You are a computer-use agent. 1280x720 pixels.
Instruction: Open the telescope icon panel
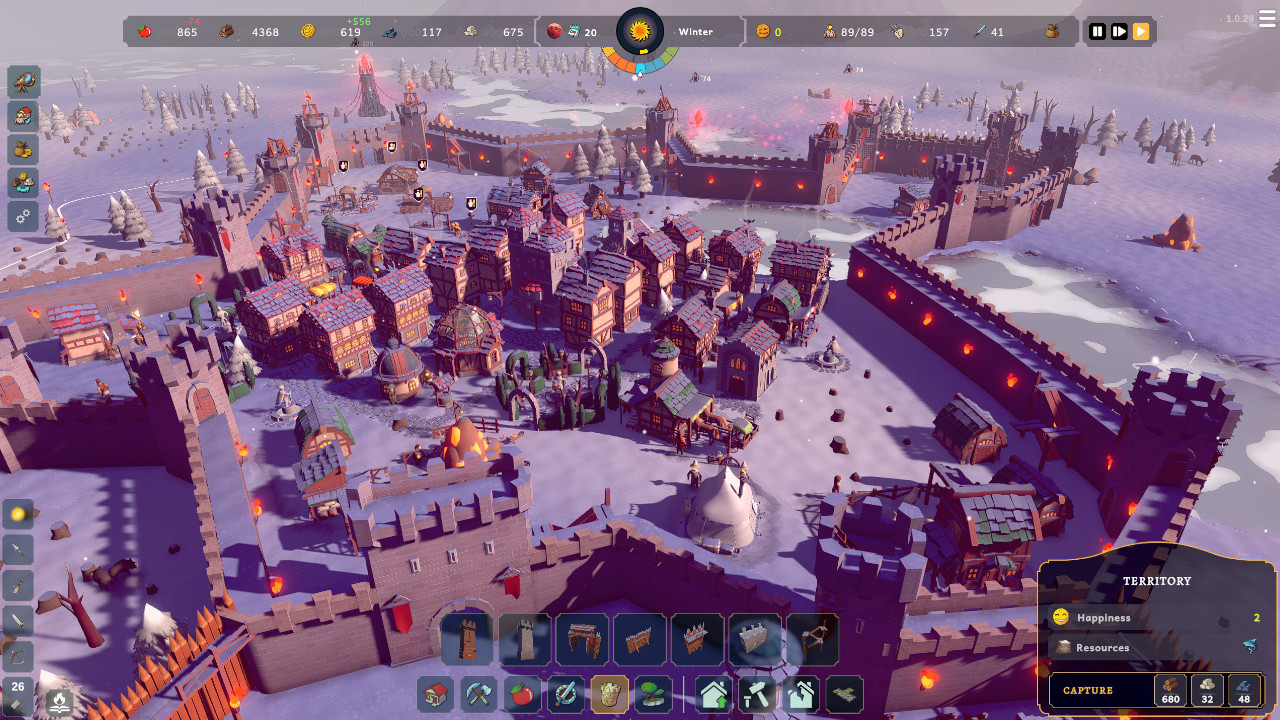coord(24,82)
